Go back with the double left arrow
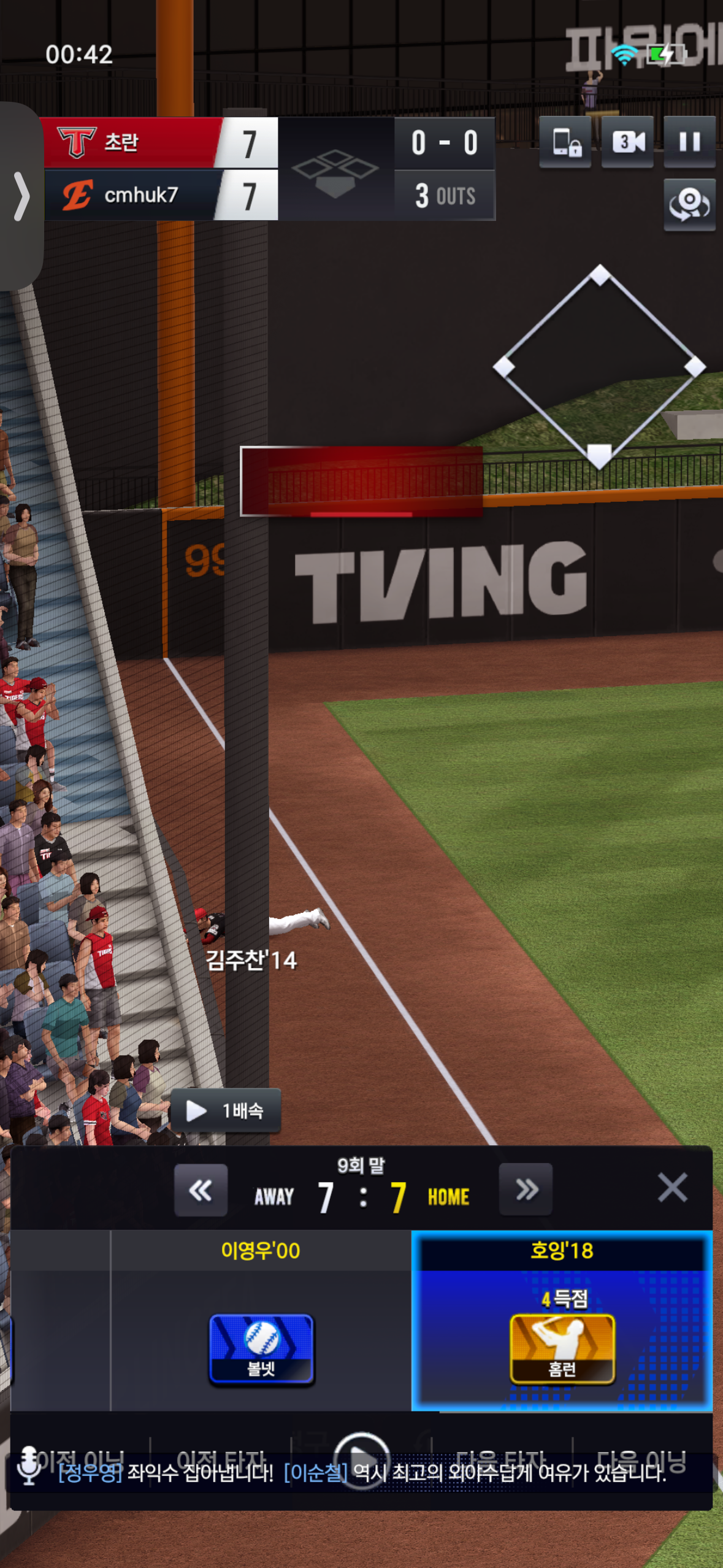 coord(201,1190)
